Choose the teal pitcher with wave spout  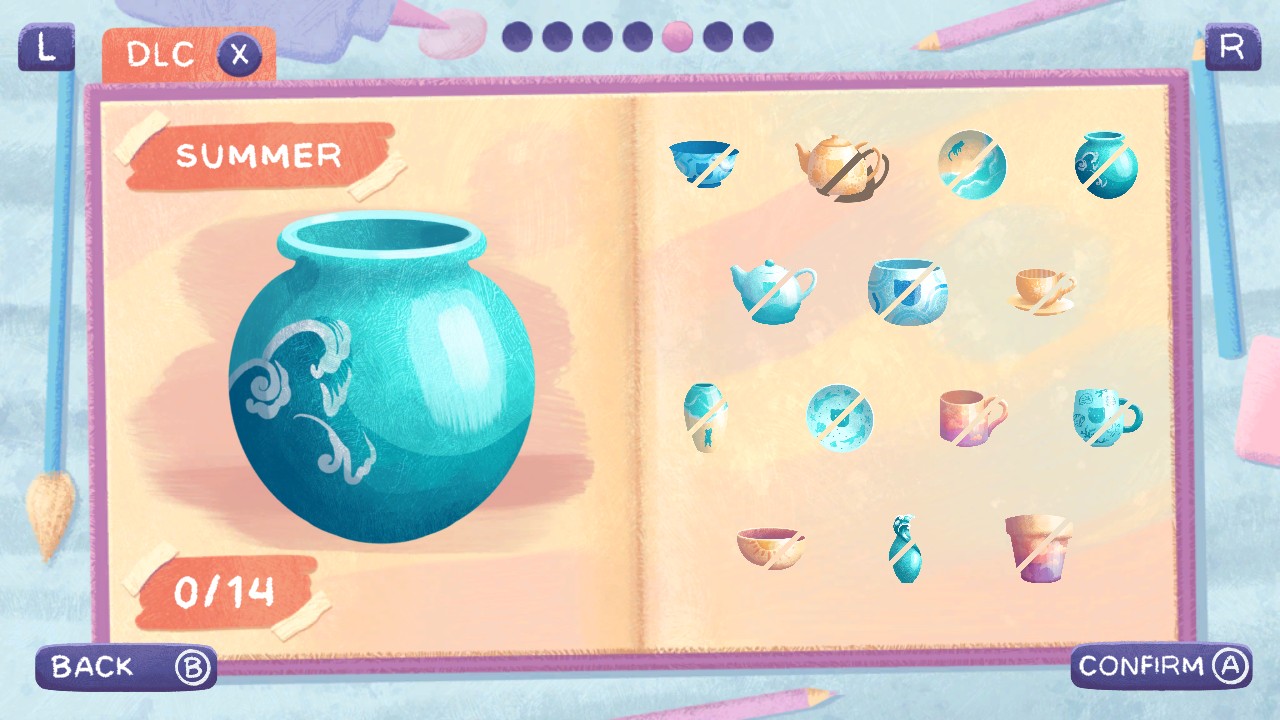pyautogui.click(x=905, y=550)
